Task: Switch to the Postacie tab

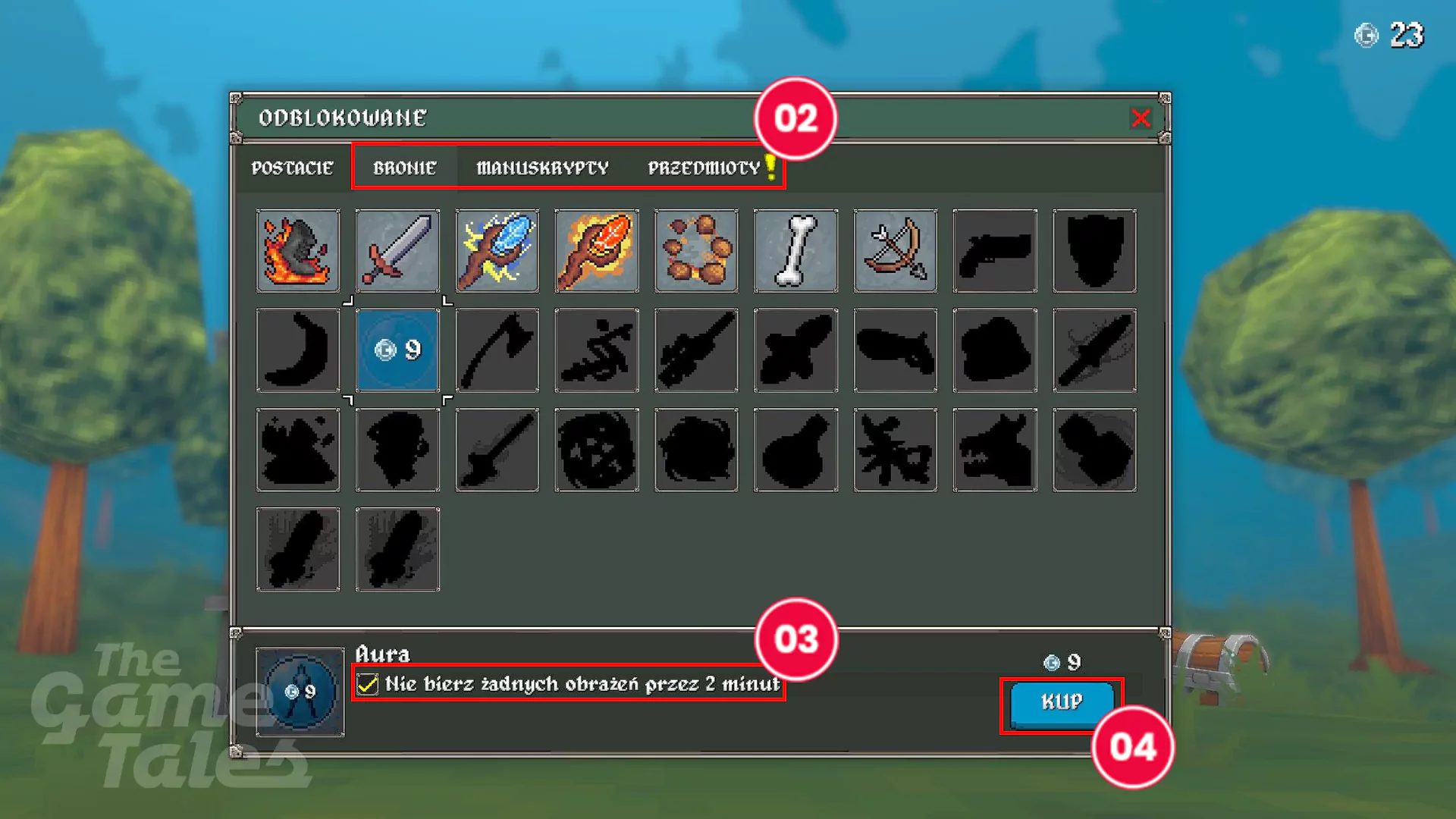Action: click(x=292, y=168)
